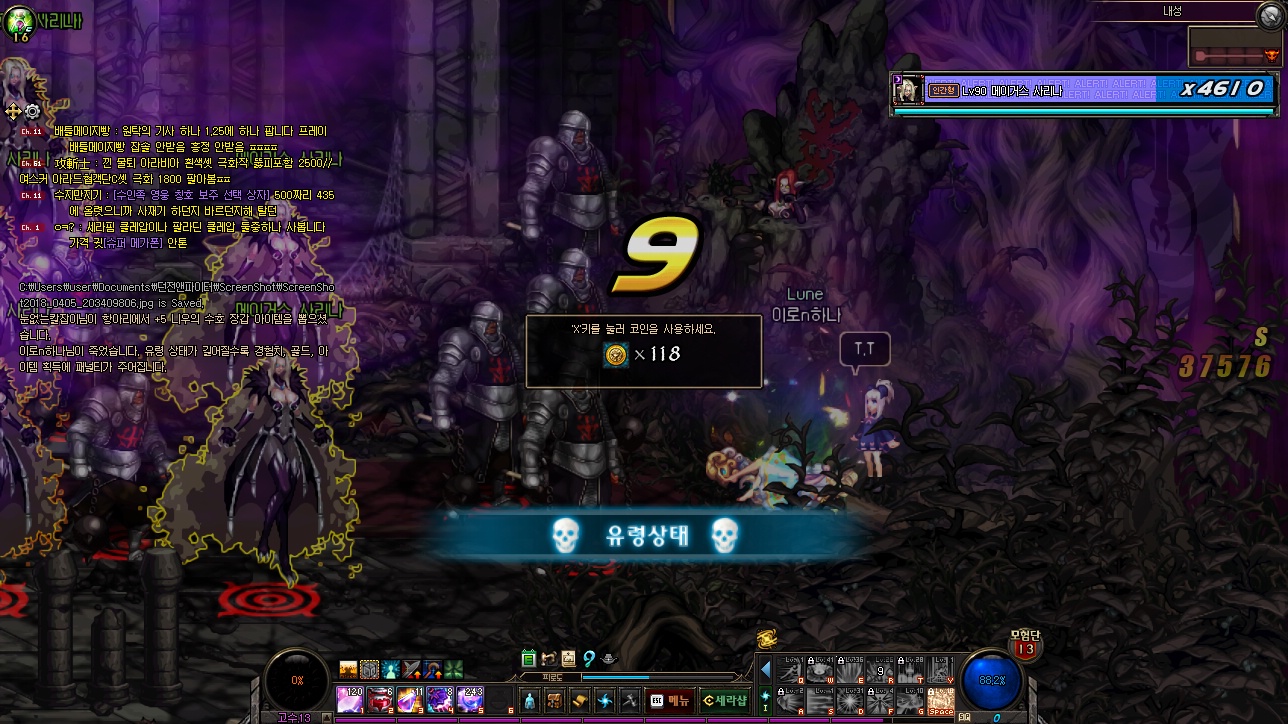Use the quick slot 1 consumable
This screenshot has height=724, width=1288.
click(x=349, y=700)
